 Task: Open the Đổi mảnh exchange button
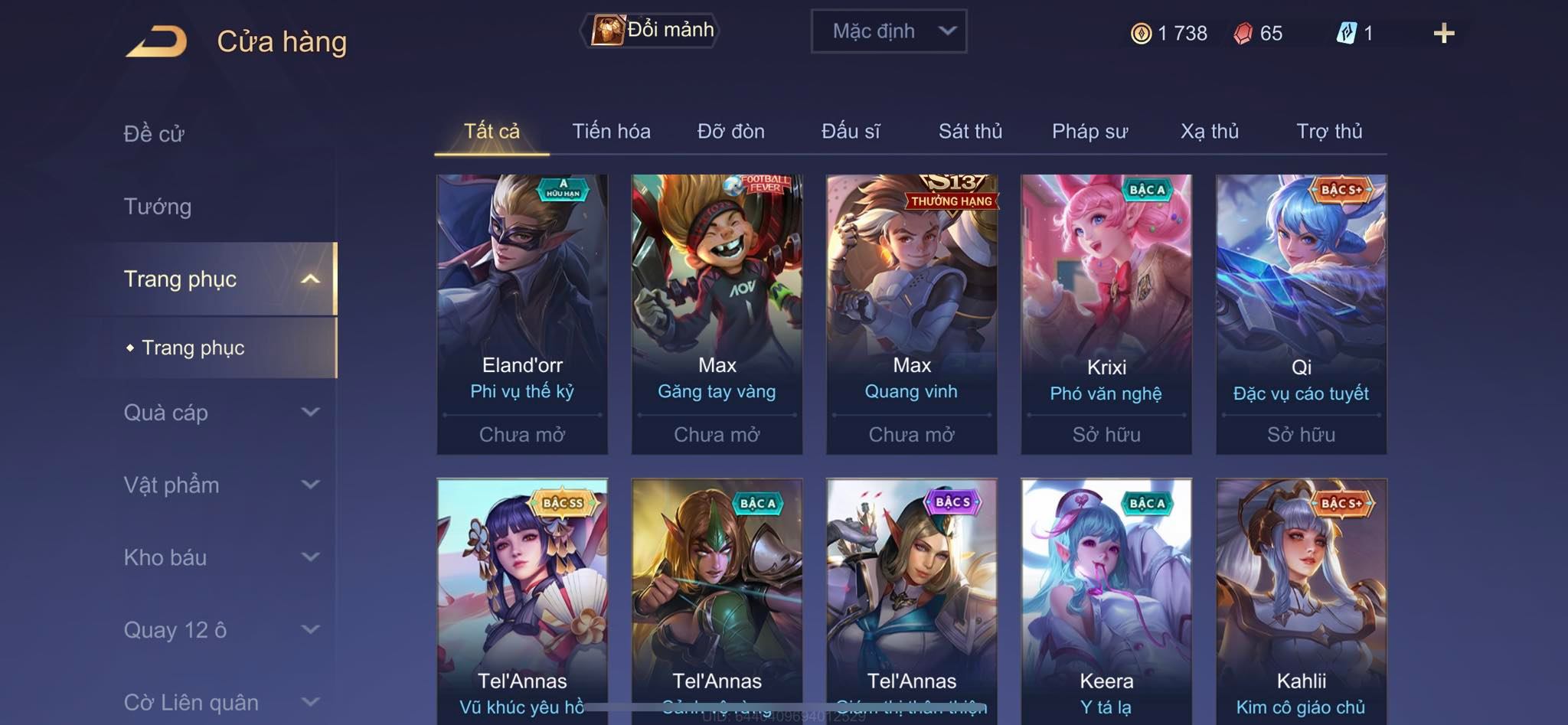click(x=650, y=31)
